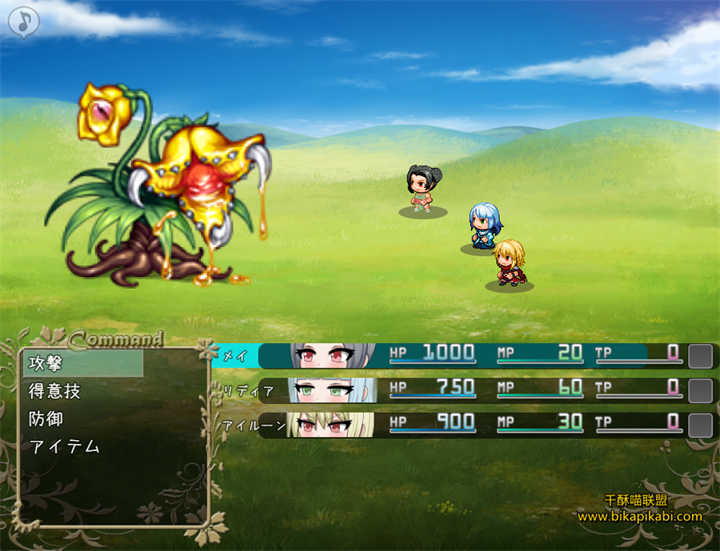Screen dimensions: 720x551
Task: Open the アイテム item command
Action: (80, 447)
